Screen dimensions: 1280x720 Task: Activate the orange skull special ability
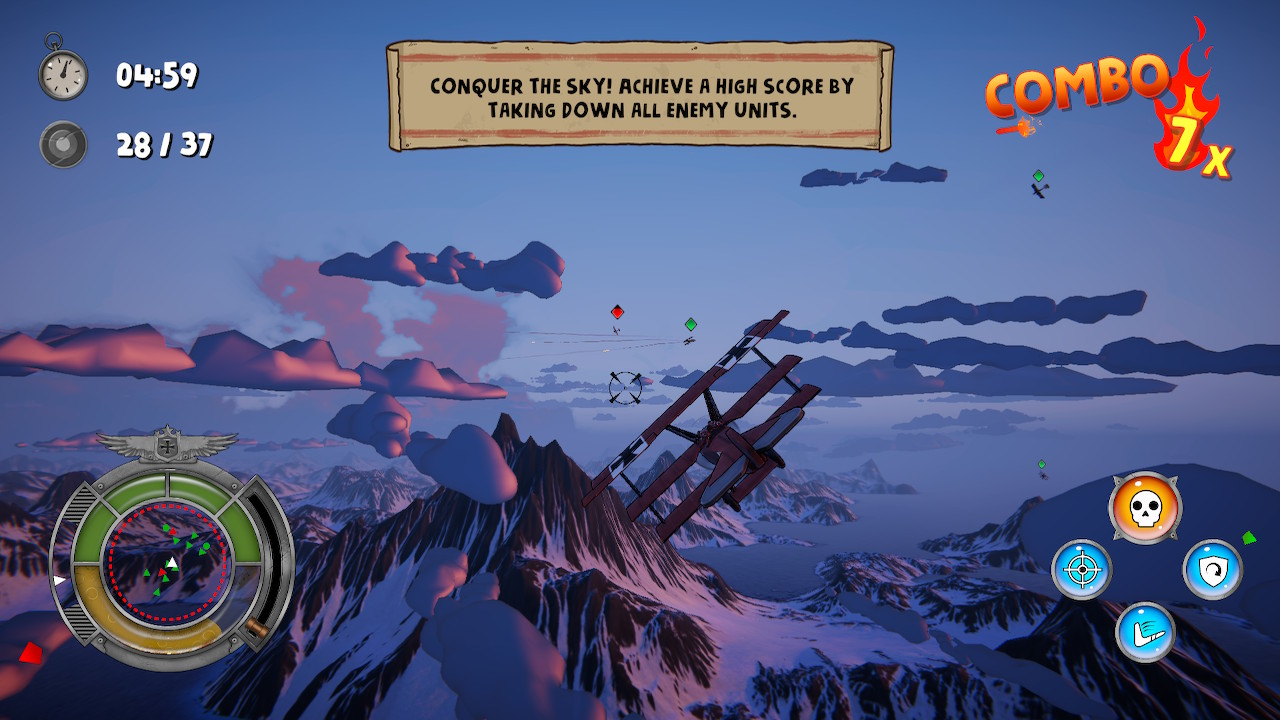(x=1145, y=508)
